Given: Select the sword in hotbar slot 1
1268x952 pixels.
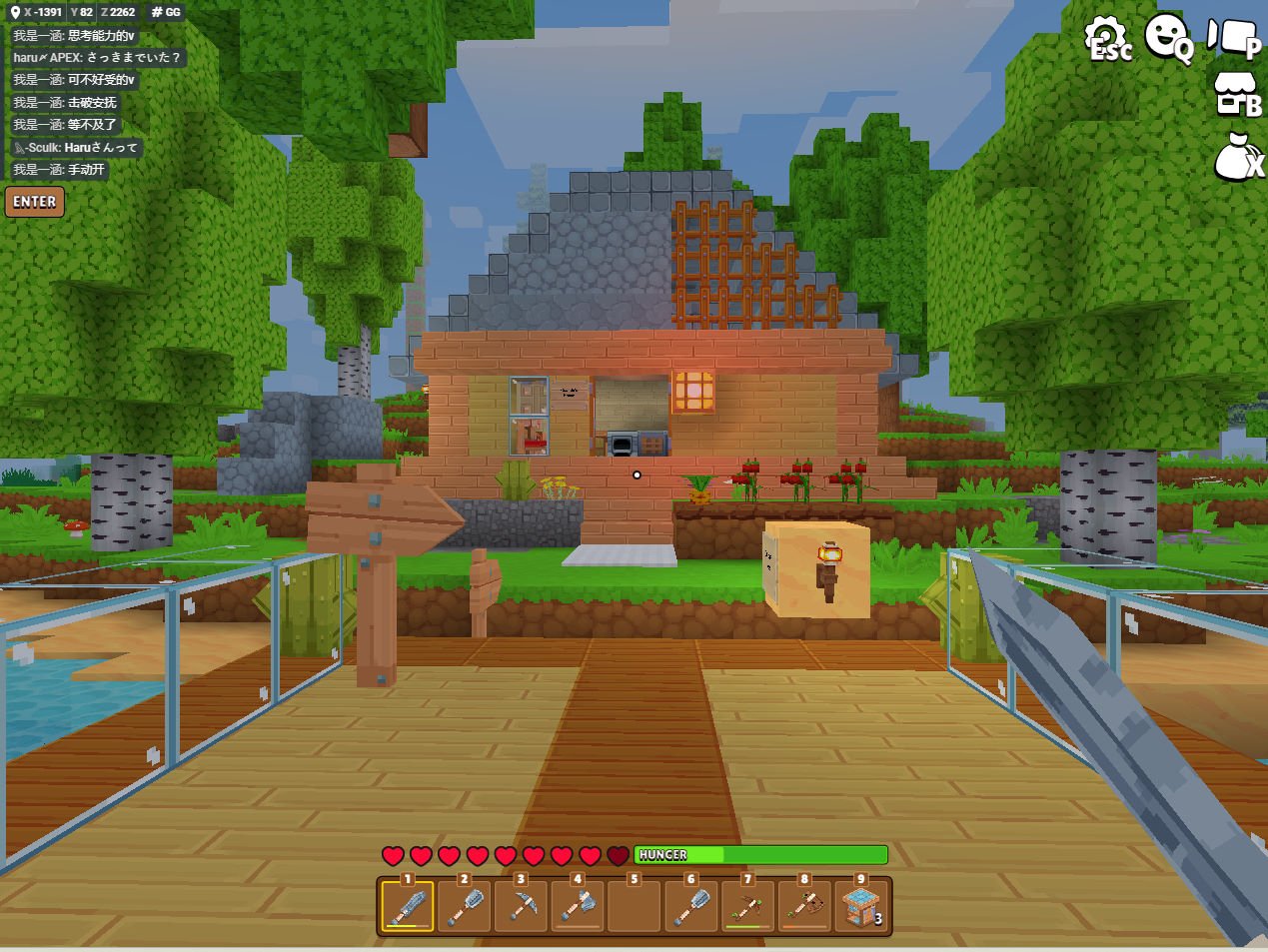Looking at the screenshot, I should (407, 907).
